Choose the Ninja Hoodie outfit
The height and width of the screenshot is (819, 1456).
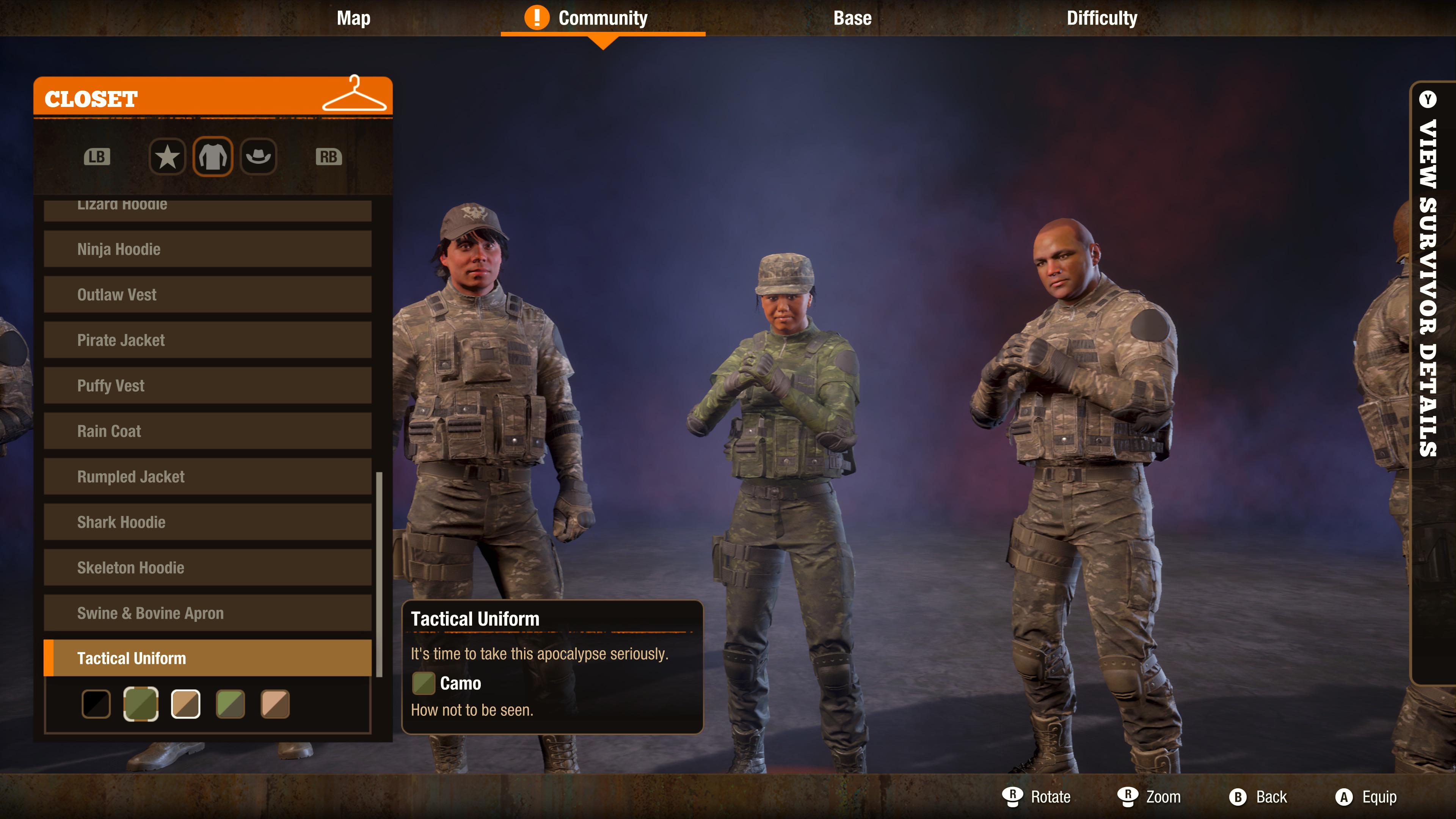pyautogui.click(x=207, y=249)
